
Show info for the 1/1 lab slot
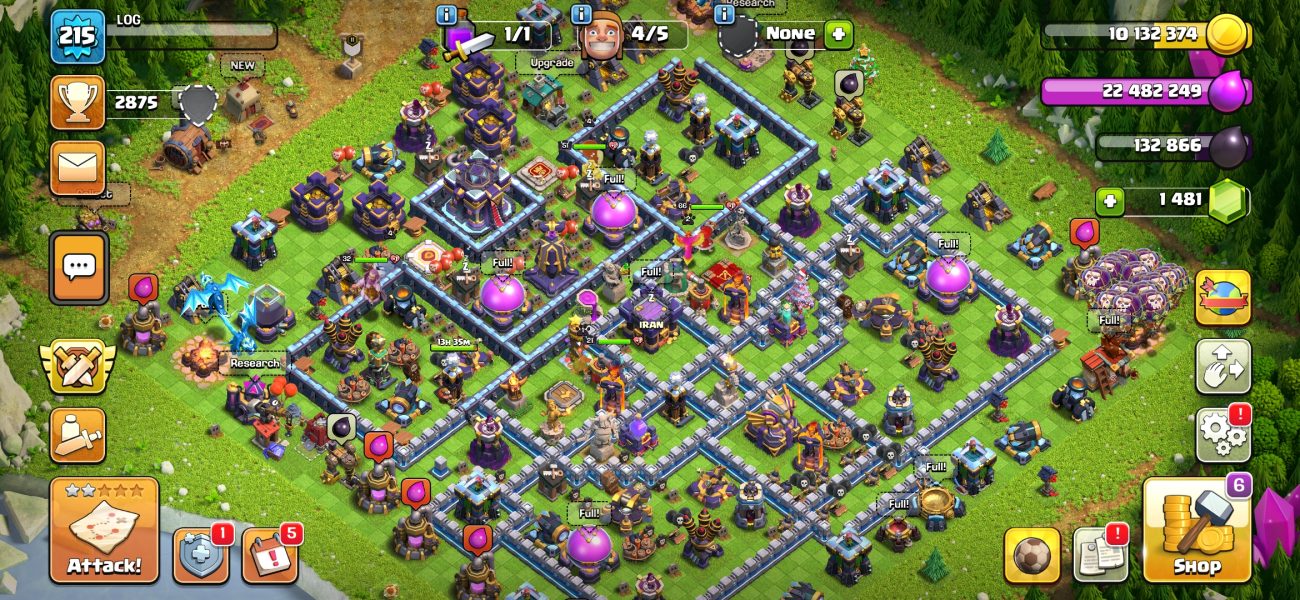pyautogui.click(x=447, y=14)
